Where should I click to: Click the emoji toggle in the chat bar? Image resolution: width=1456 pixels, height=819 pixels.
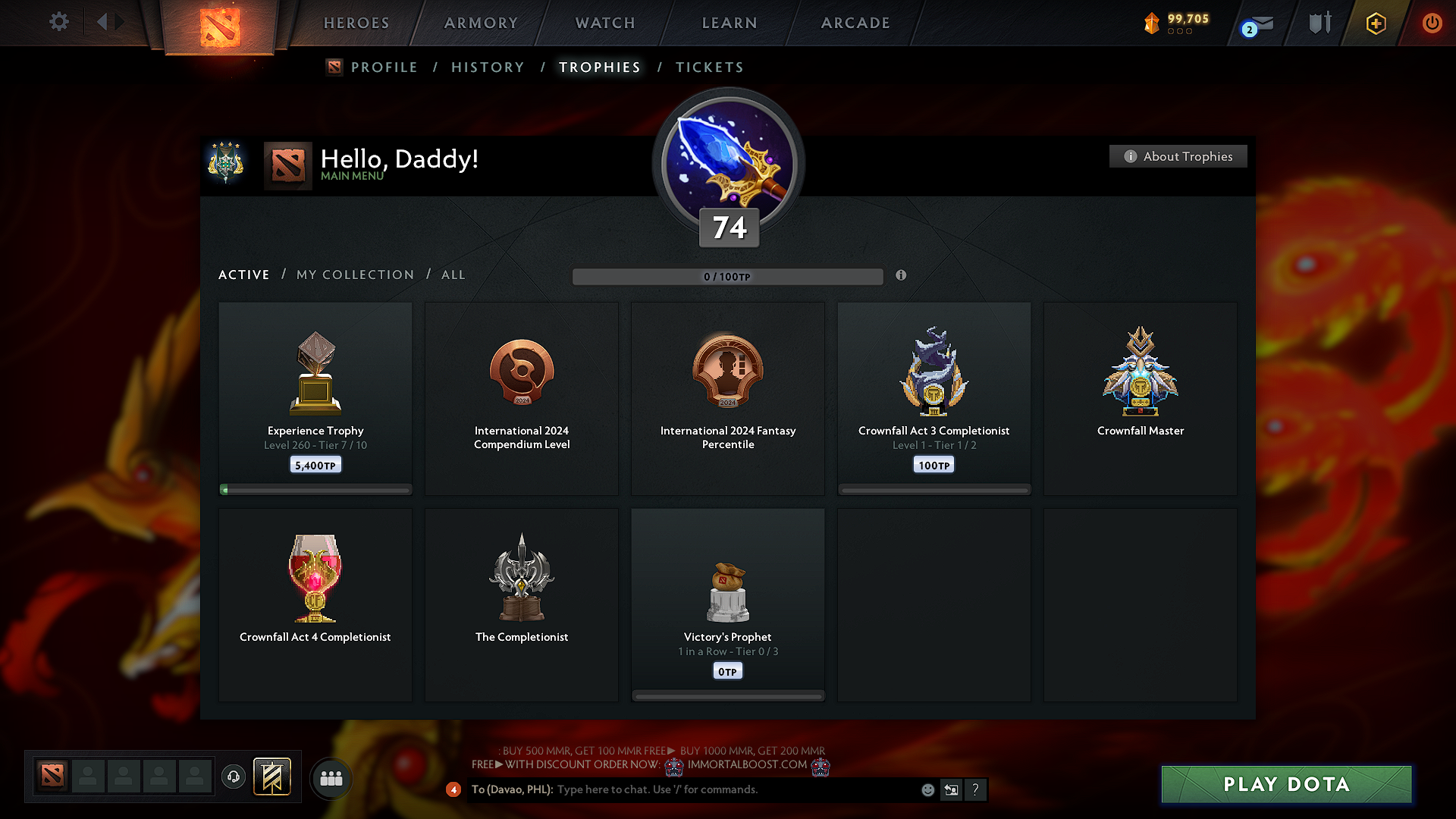coord(927,789)
